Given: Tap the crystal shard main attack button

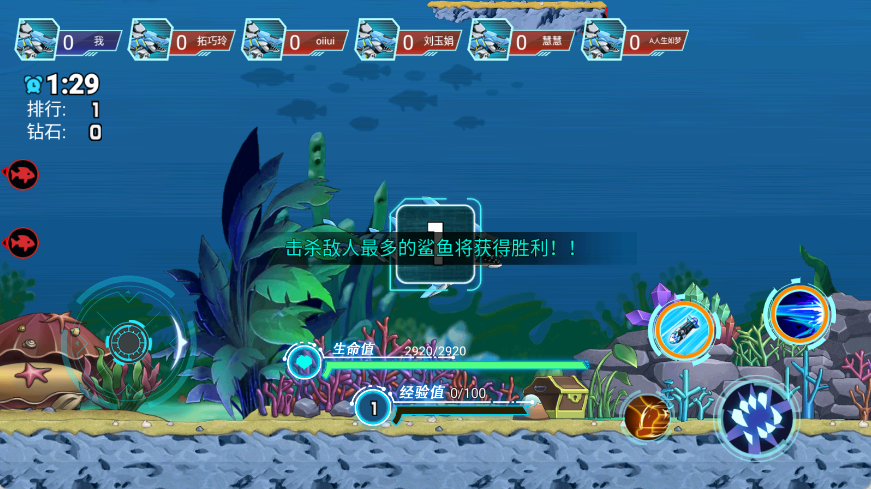Looking at the screenshot, I should point(757,419).
